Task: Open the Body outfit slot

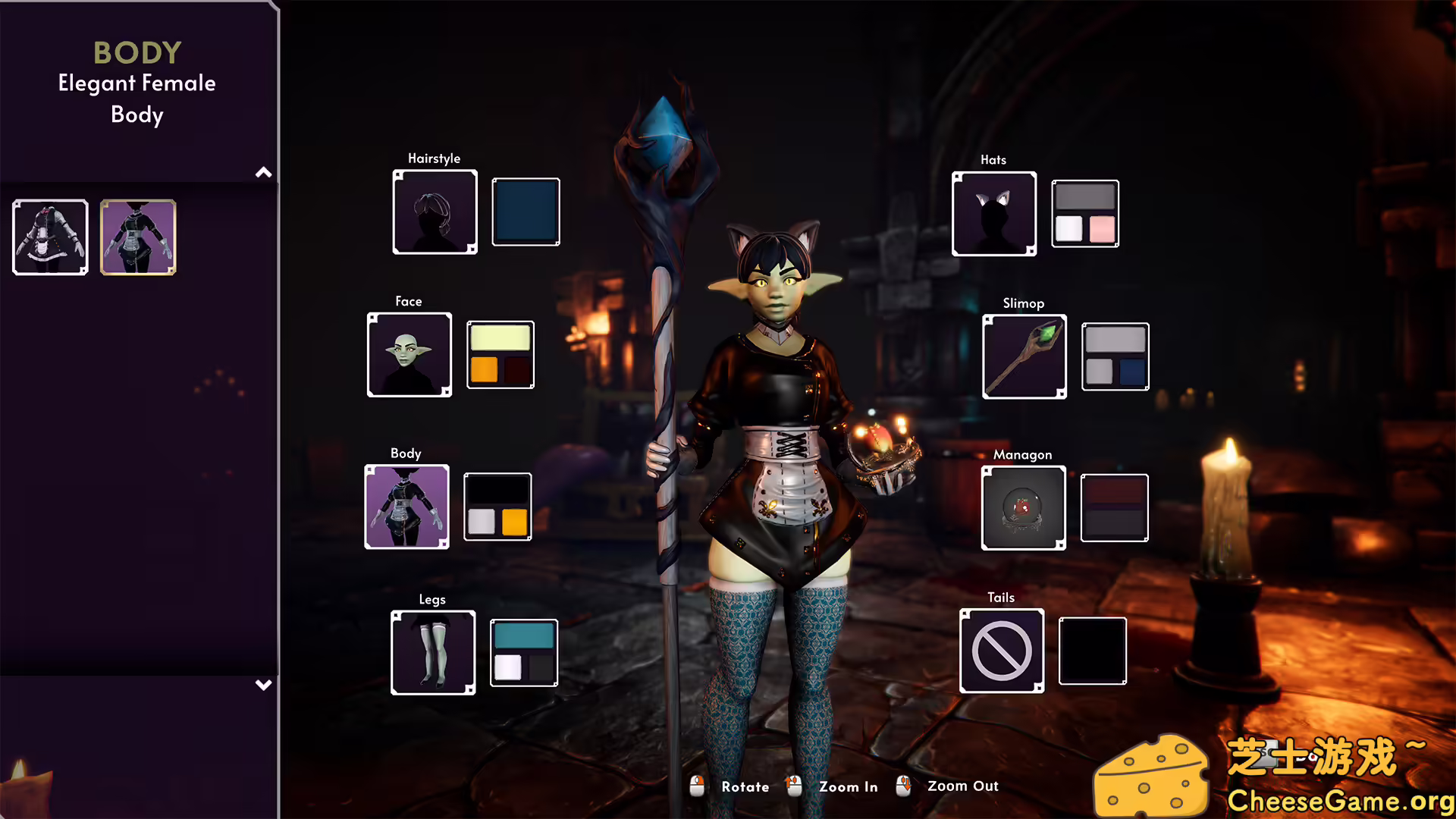Action: 407,507
